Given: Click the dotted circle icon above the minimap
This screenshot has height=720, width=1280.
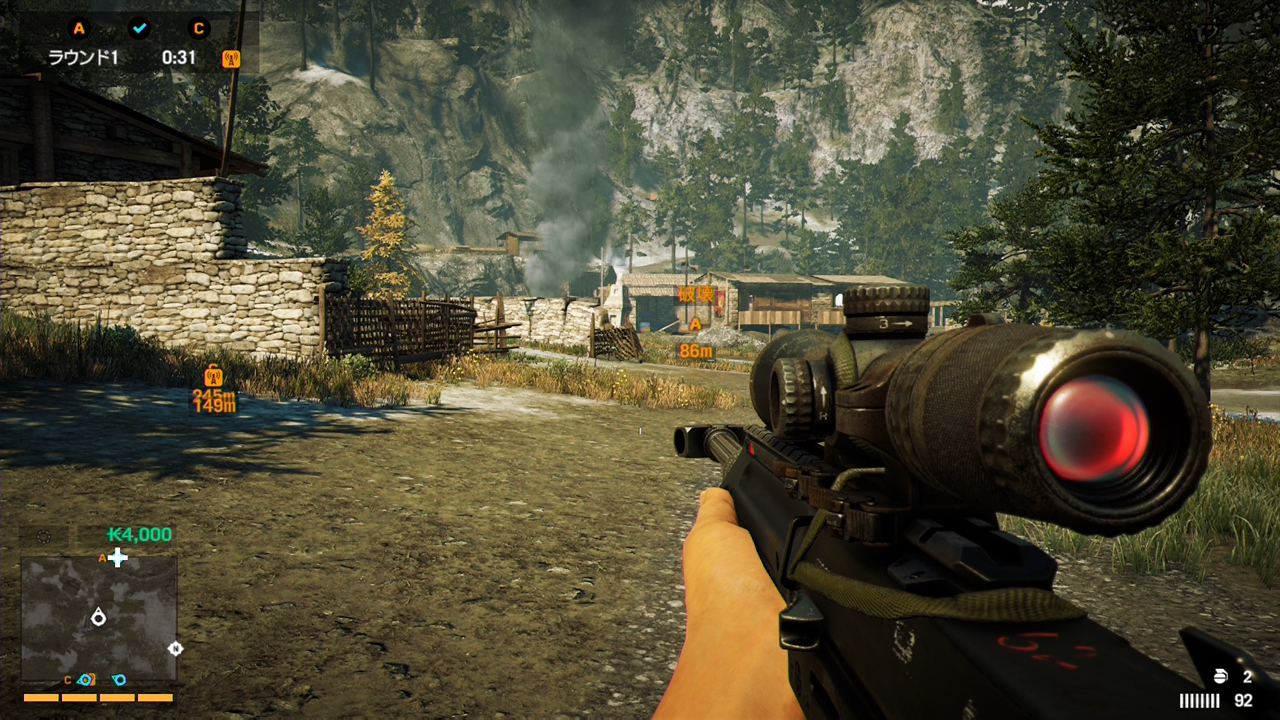Looking at the screenshot, I should pyautogui.click(x=43, y=536).
